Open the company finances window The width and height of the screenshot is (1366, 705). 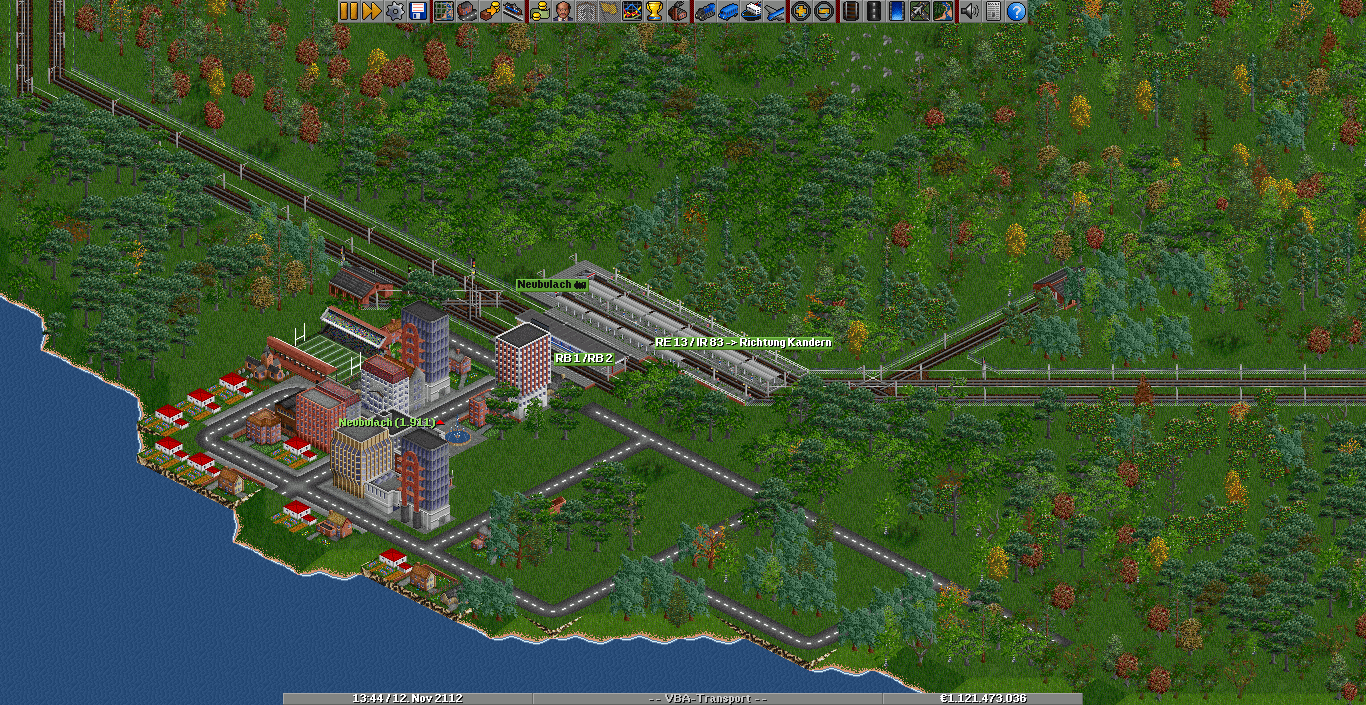click(x=540, y=11)
